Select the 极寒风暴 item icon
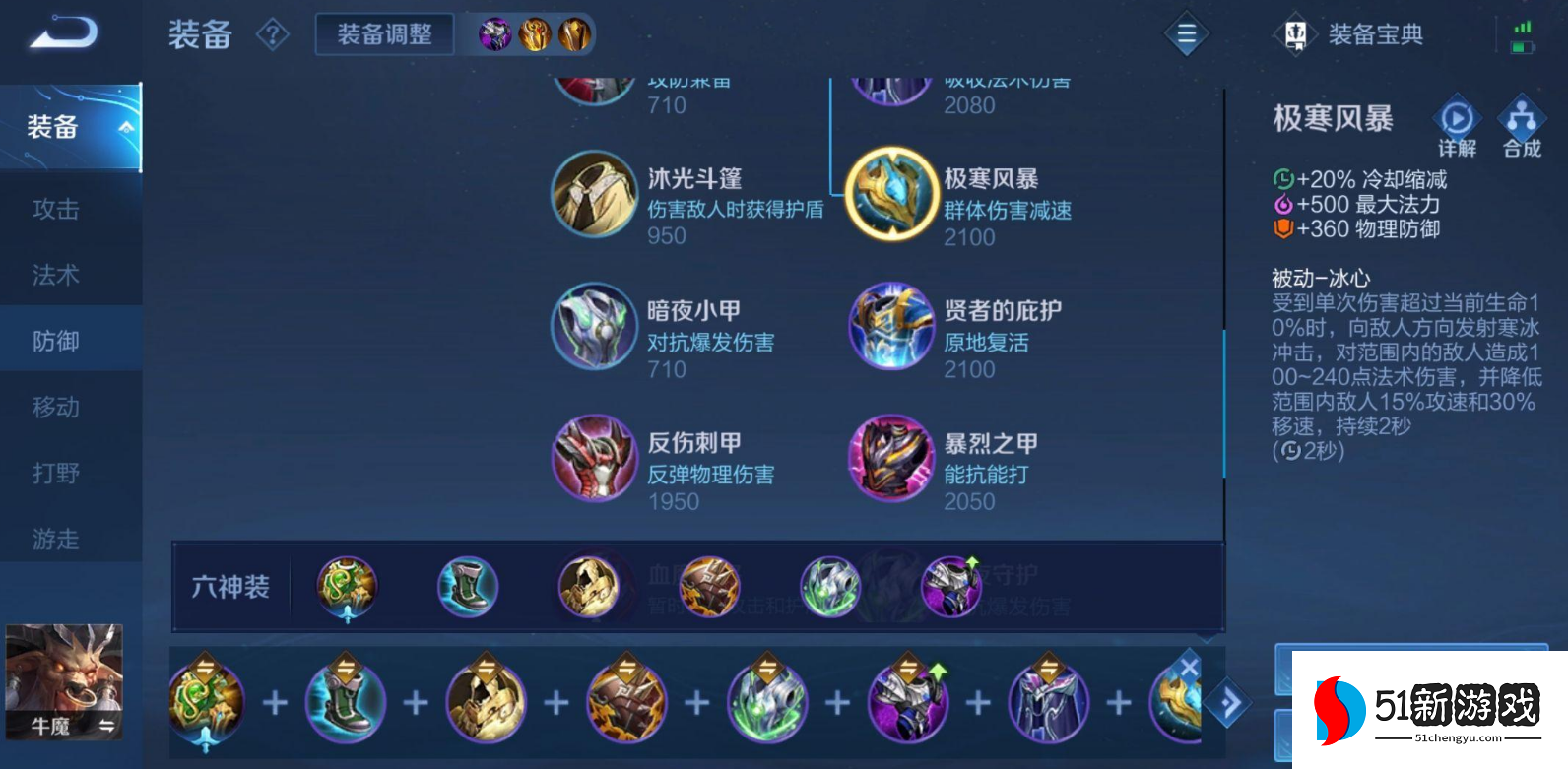The width and height of the screenshot is (1568, 769). pos(889,194)
